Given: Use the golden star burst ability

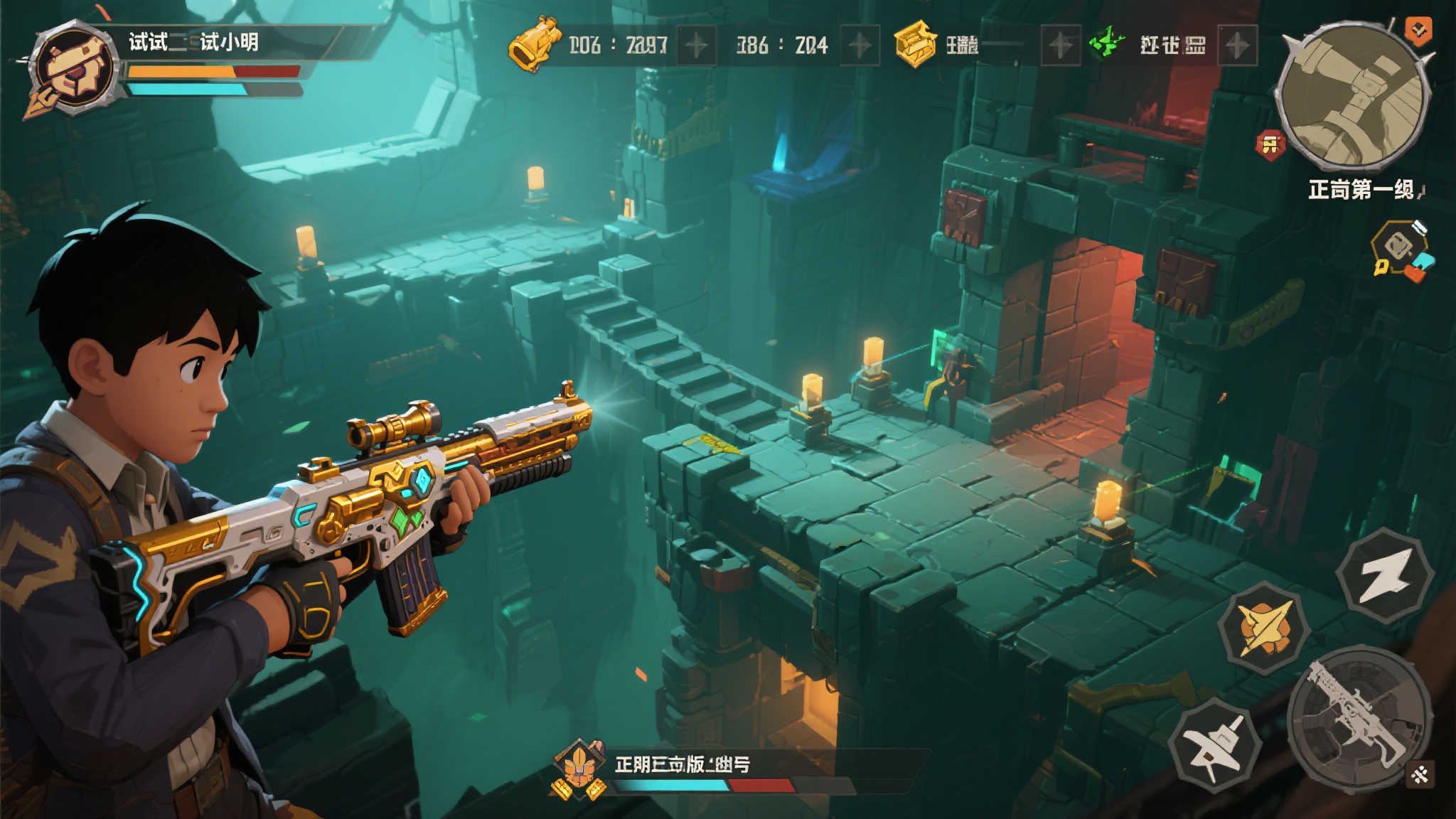Looking at the screenshot, I should 1264,627.
